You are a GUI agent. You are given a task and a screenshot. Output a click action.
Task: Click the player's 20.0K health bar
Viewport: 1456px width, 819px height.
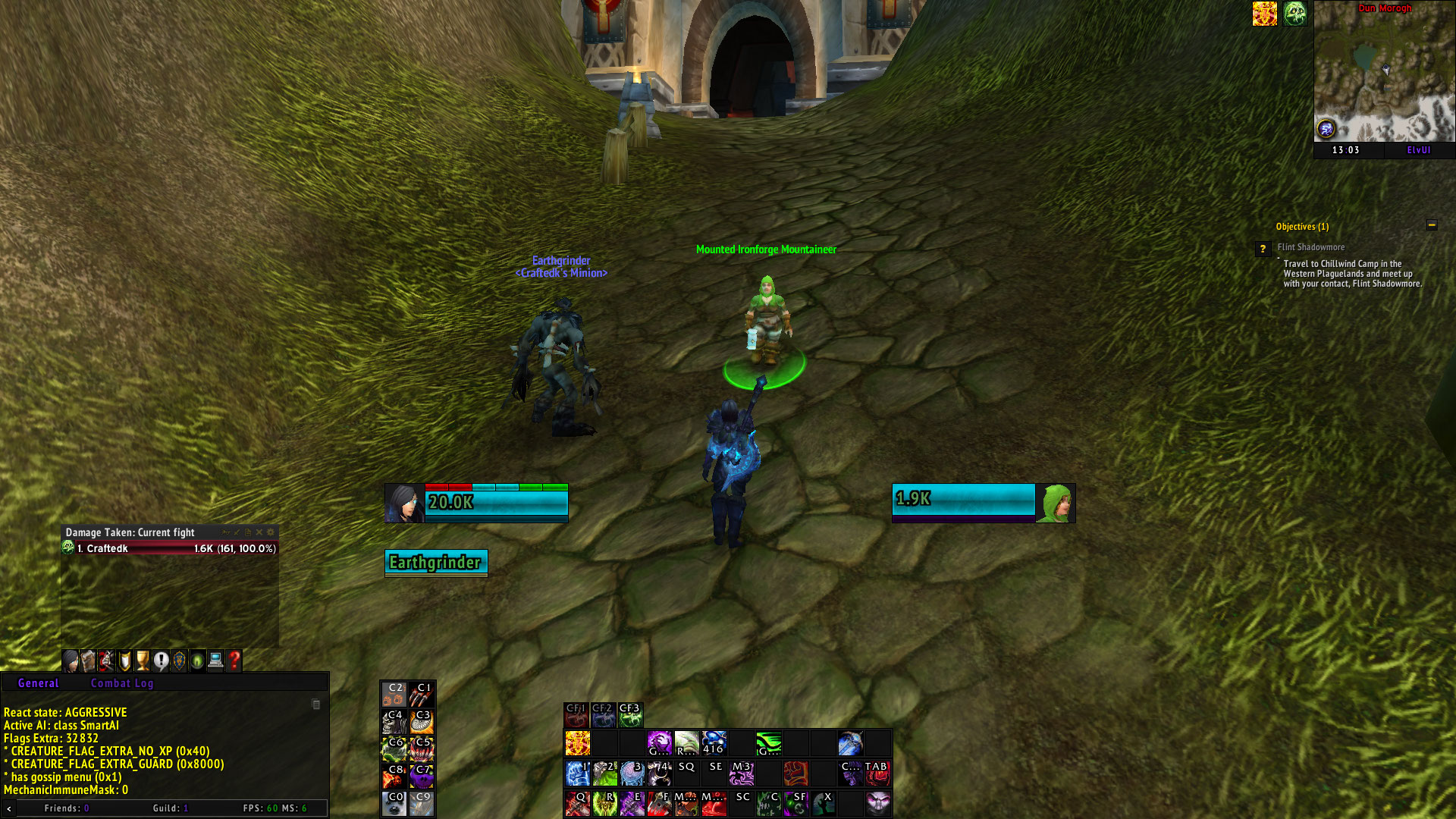click(497, 502)
